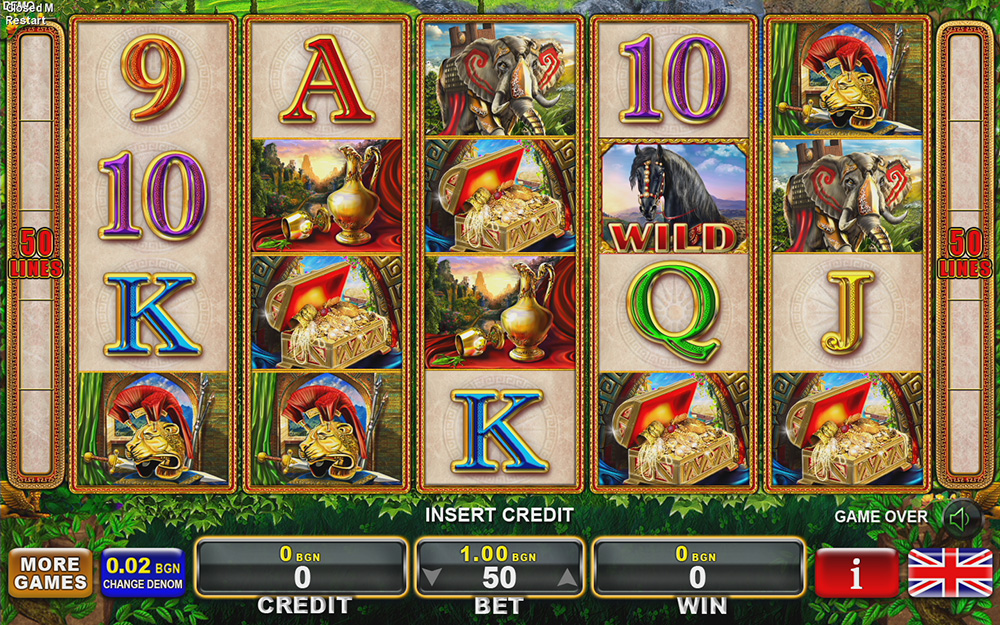Decrease the bet with the down arrow
Image resolution: width=1000 pixels, height=625 pixels.
click(x=430, y=576)
